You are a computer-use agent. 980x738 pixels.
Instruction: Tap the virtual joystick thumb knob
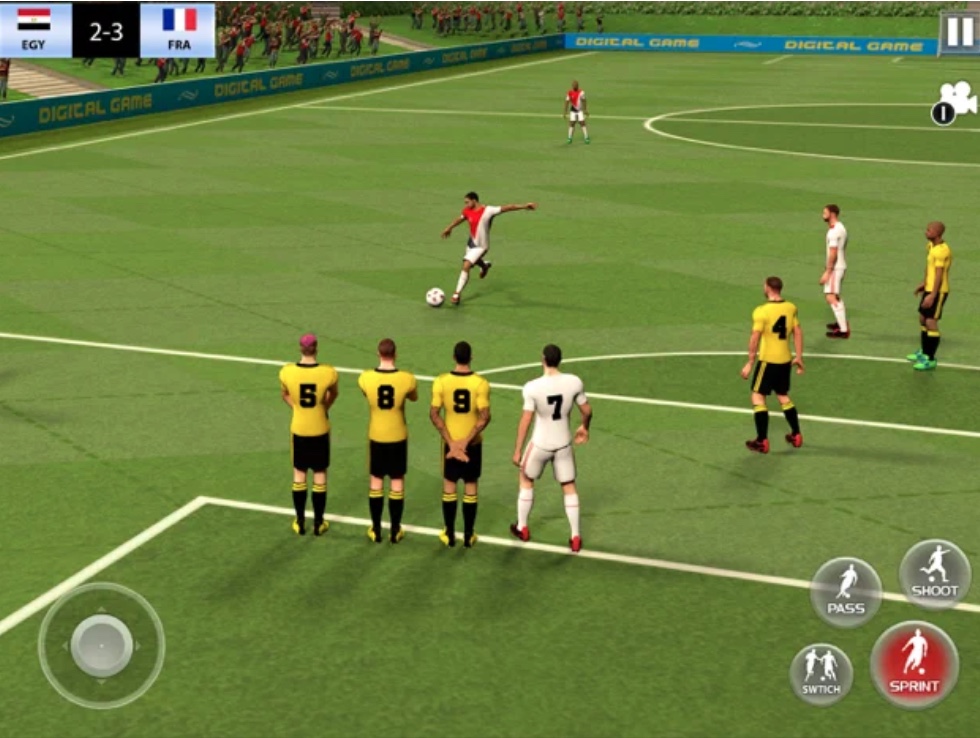coord(102,645)
